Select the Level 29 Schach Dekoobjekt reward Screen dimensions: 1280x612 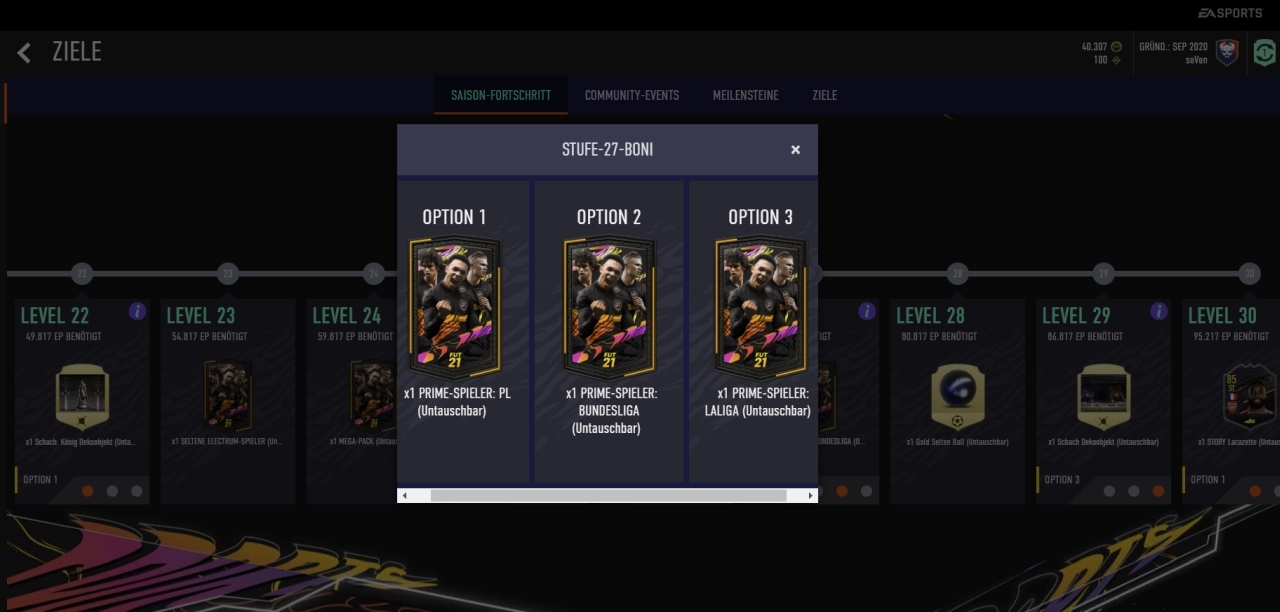coord(1103,395)
